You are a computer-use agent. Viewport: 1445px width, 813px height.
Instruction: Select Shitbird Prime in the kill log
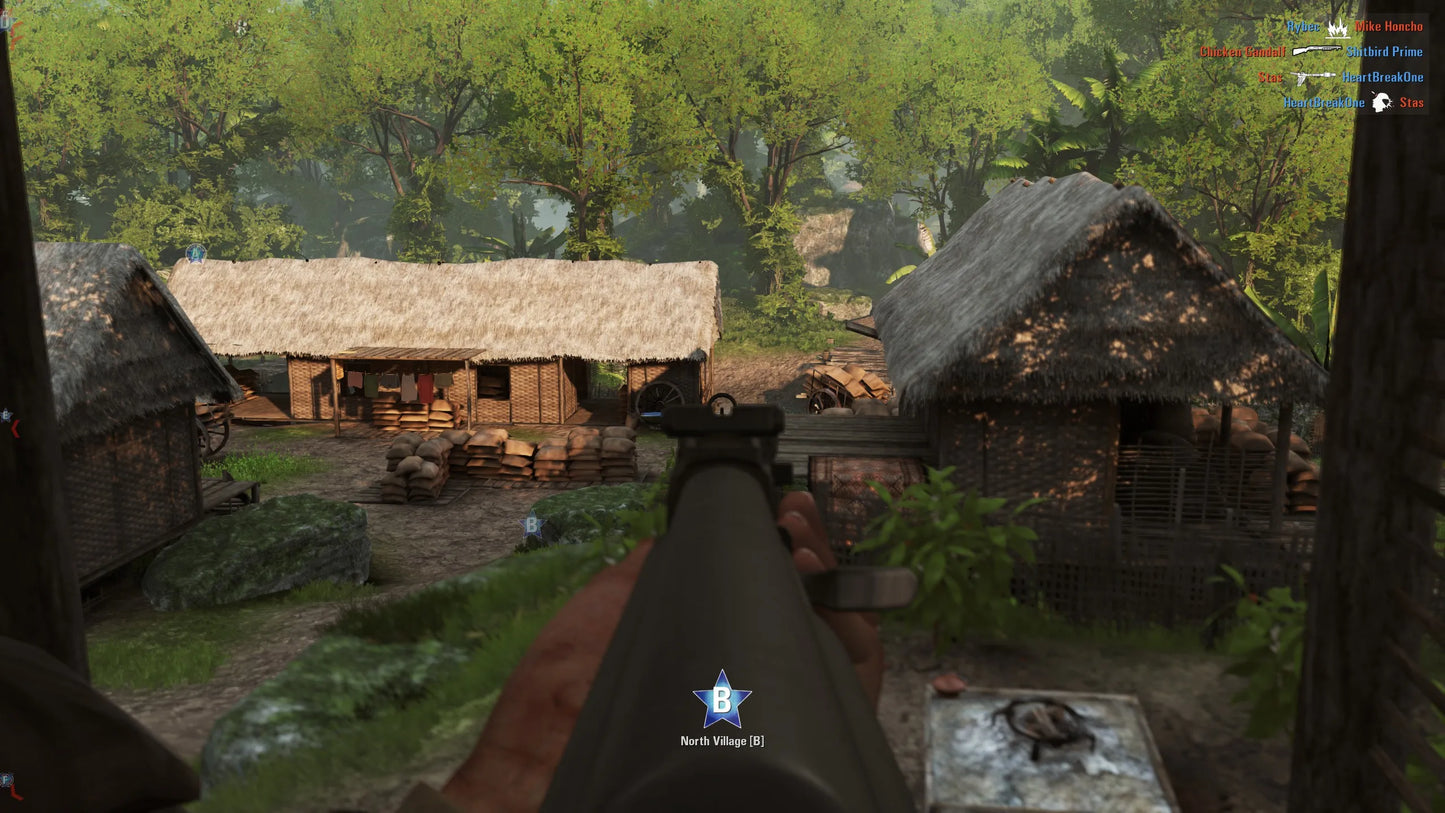(x=1385, y=52)
